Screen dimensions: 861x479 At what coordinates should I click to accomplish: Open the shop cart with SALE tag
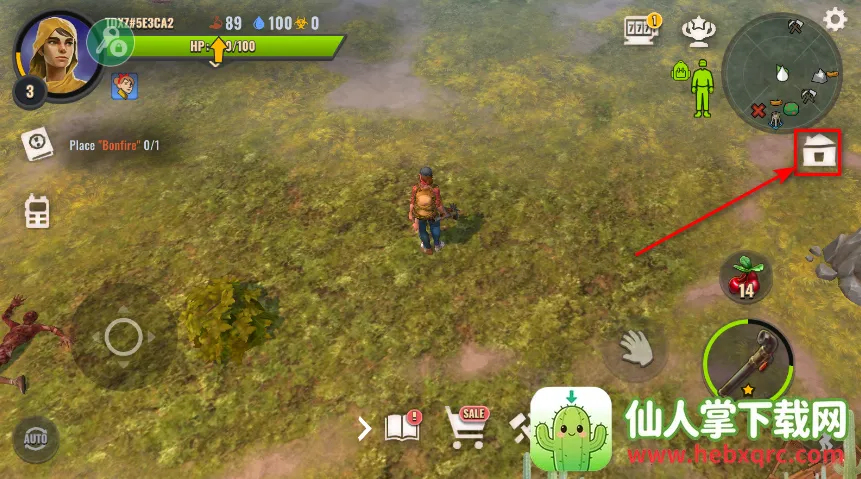tap(465, 427)
